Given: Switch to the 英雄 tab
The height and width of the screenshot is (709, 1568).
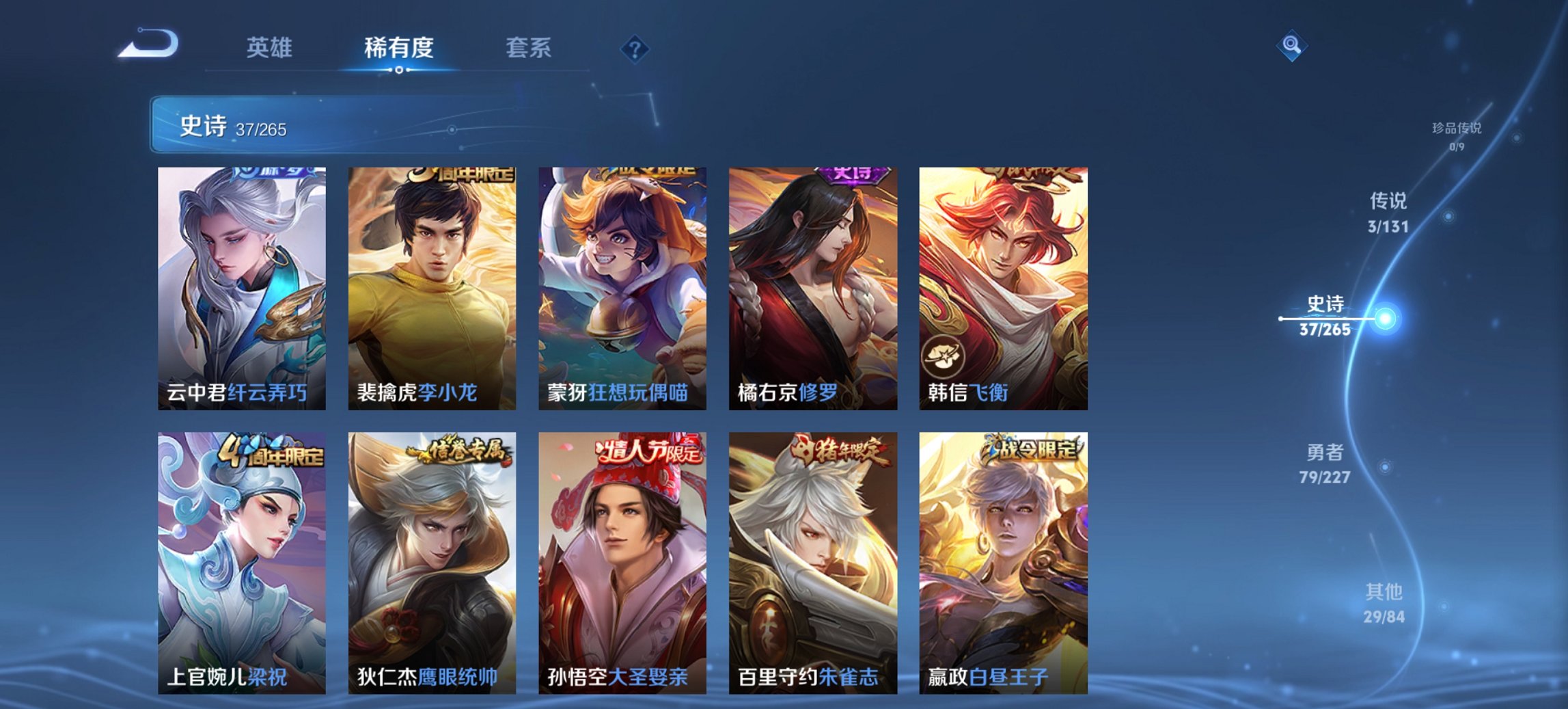Looking at the screenshot, I should (271, 48).
